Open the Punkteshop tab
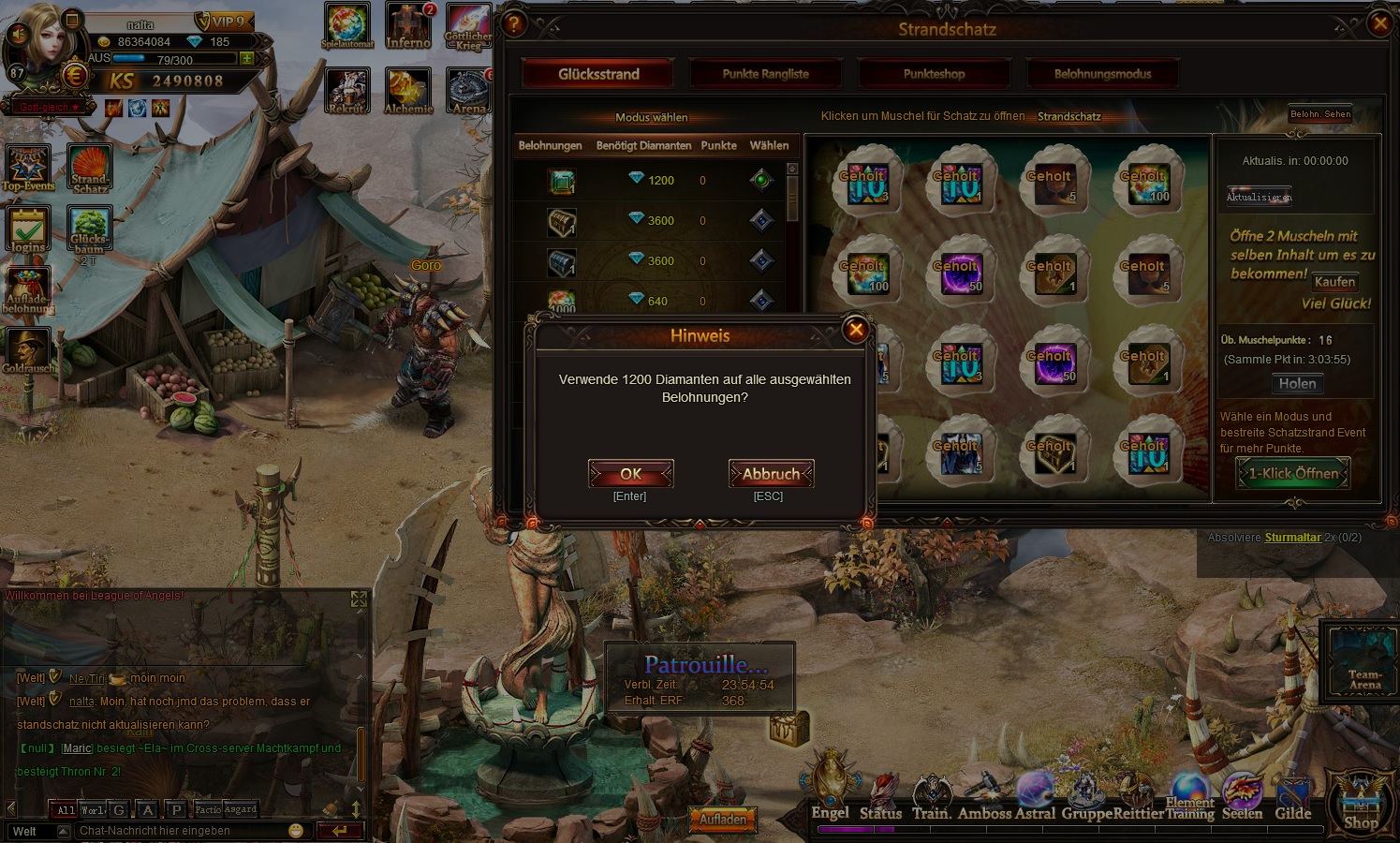Screen dimensions: 1400x843 (x=934, y=74)
